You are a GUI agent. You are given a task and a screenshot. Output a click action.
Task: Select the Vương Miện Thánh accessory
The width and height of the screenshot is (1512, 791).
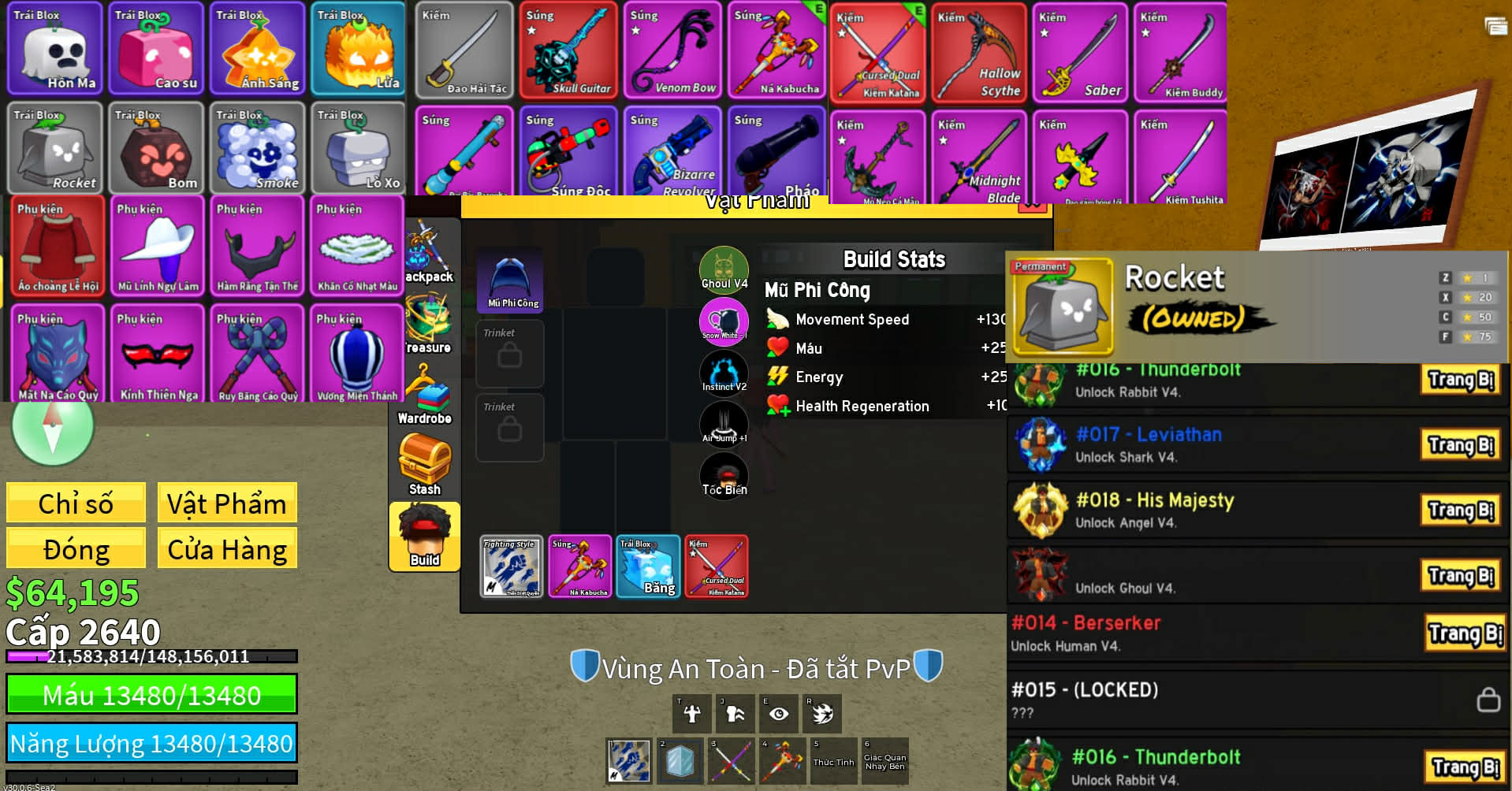coord(357,355)
